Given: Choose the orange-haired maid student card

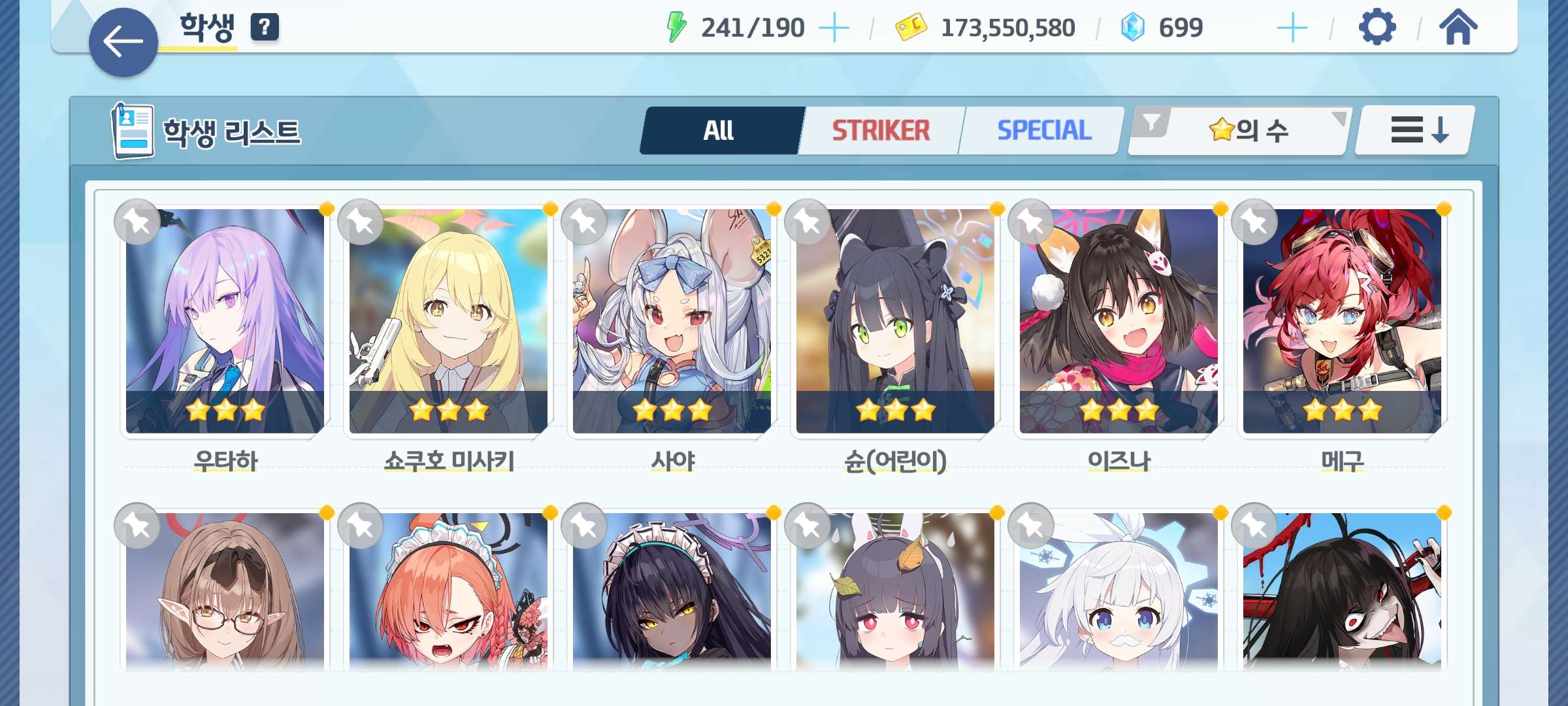Looking at the screenshot, I should click(x=448, y=592).
